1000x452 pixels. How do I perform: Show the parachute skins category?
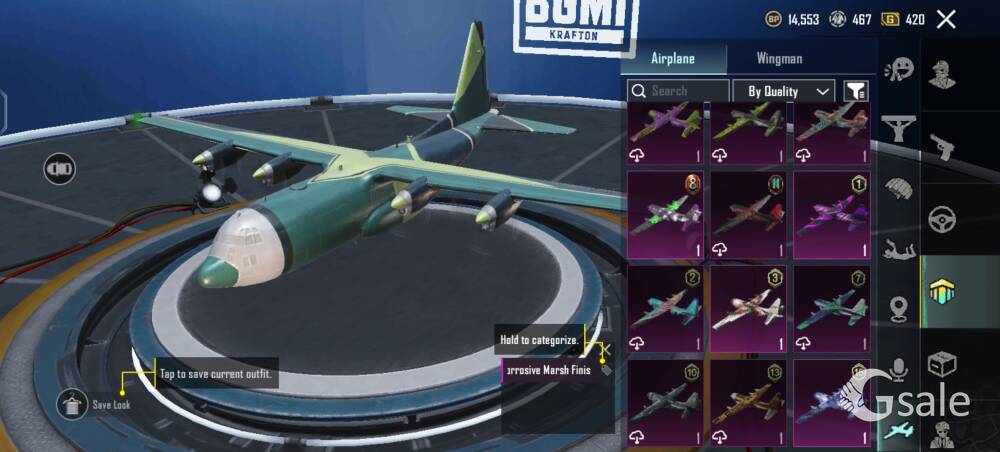pyautogui.click(x=899, y=187)
